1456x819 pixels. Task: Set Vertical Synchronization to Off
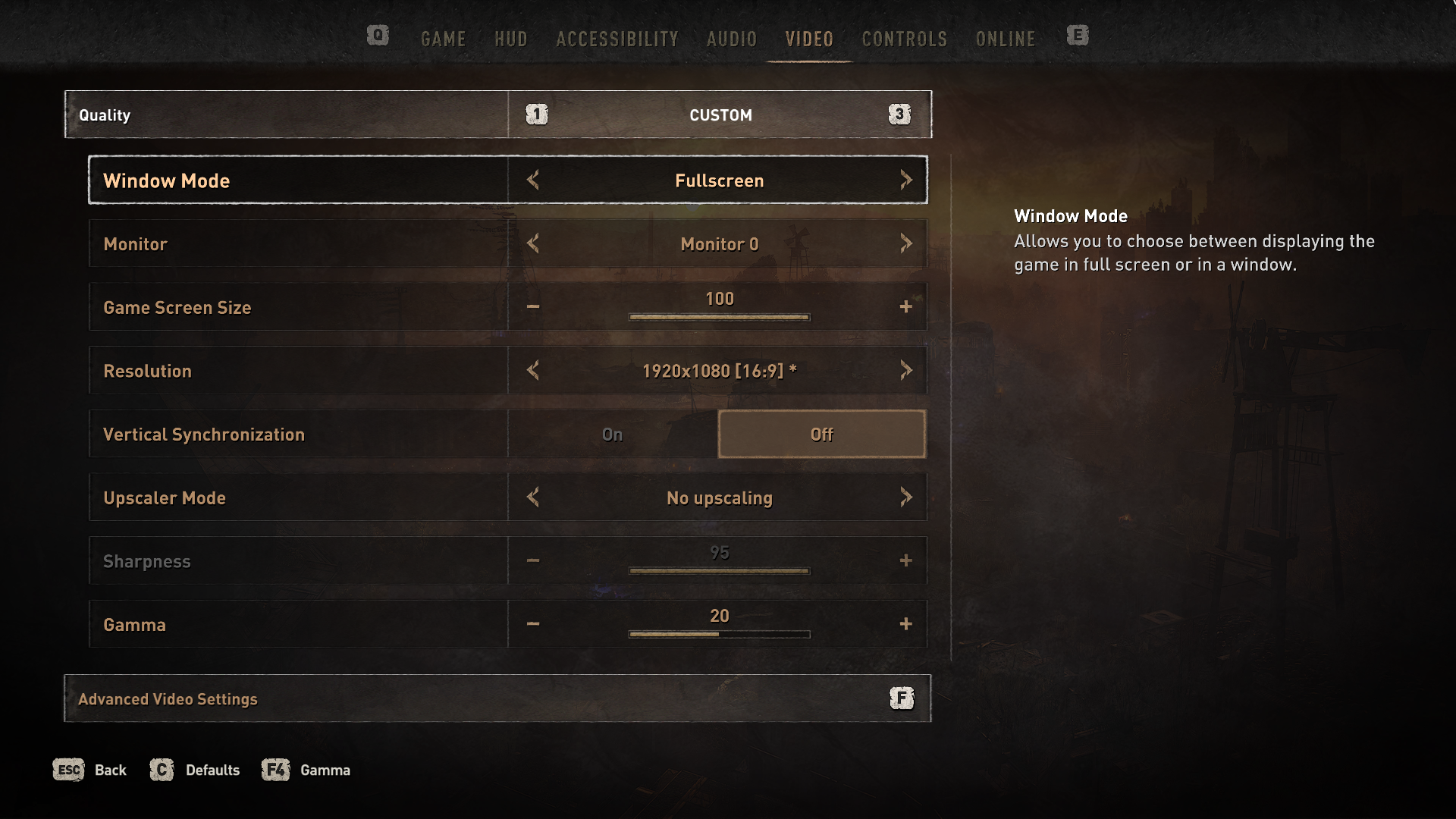pos(821,435)
